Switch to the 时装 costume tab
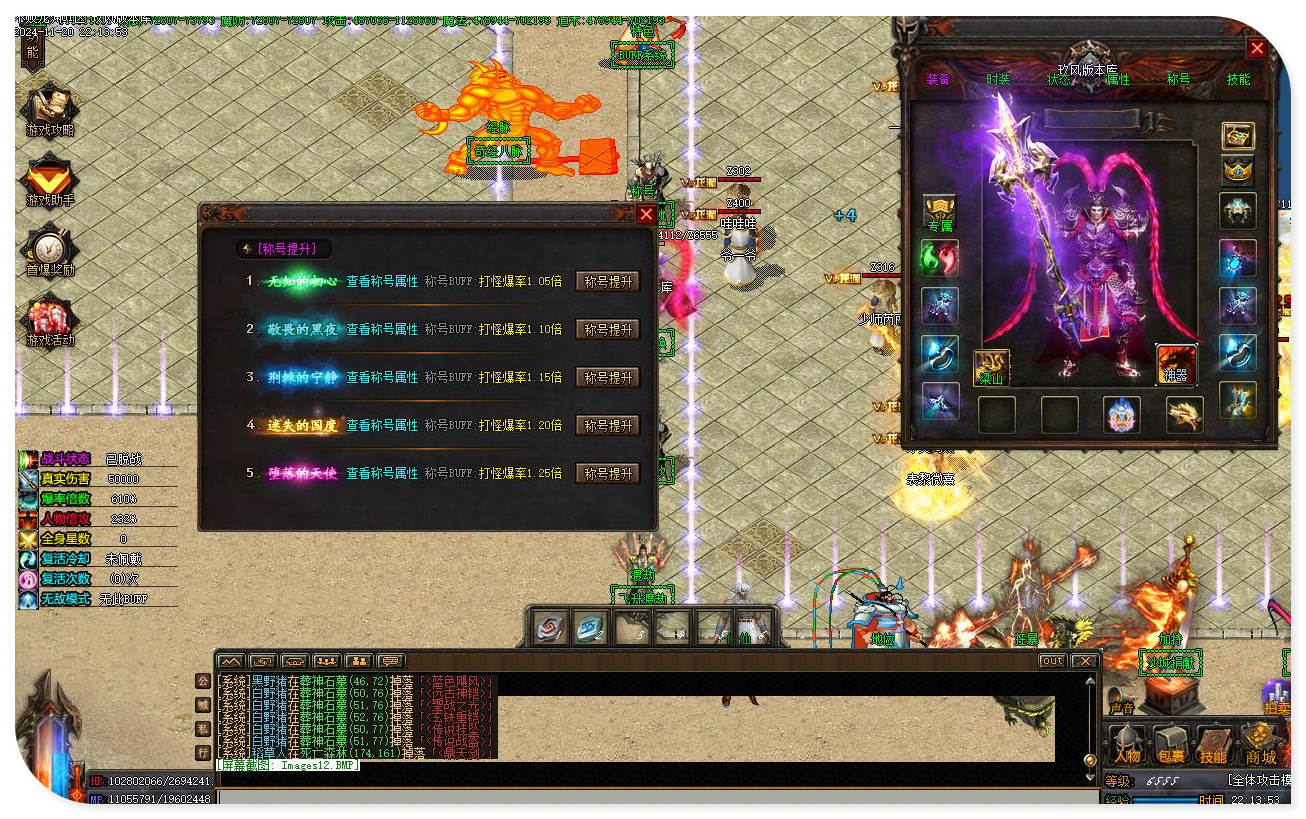The height and width of the screenshot is (819, 1306). 998,79
